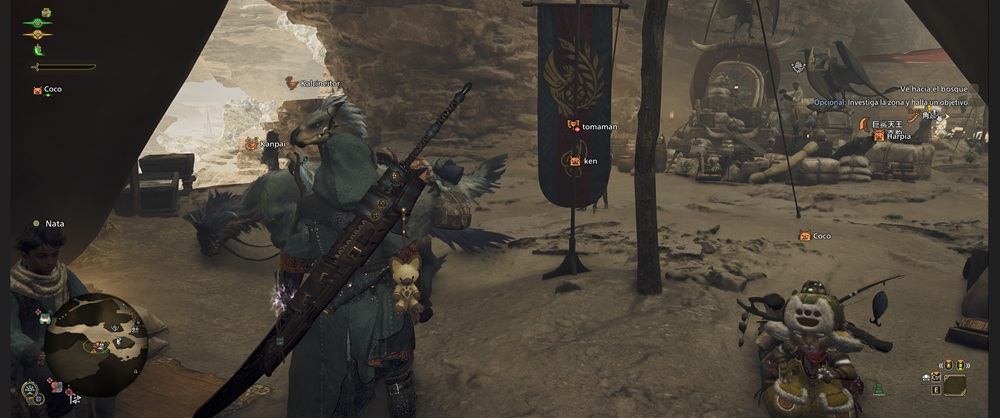This screenshot has height=418, width=1000.
Task: Click the Nata character label
Action: [54, 223]
